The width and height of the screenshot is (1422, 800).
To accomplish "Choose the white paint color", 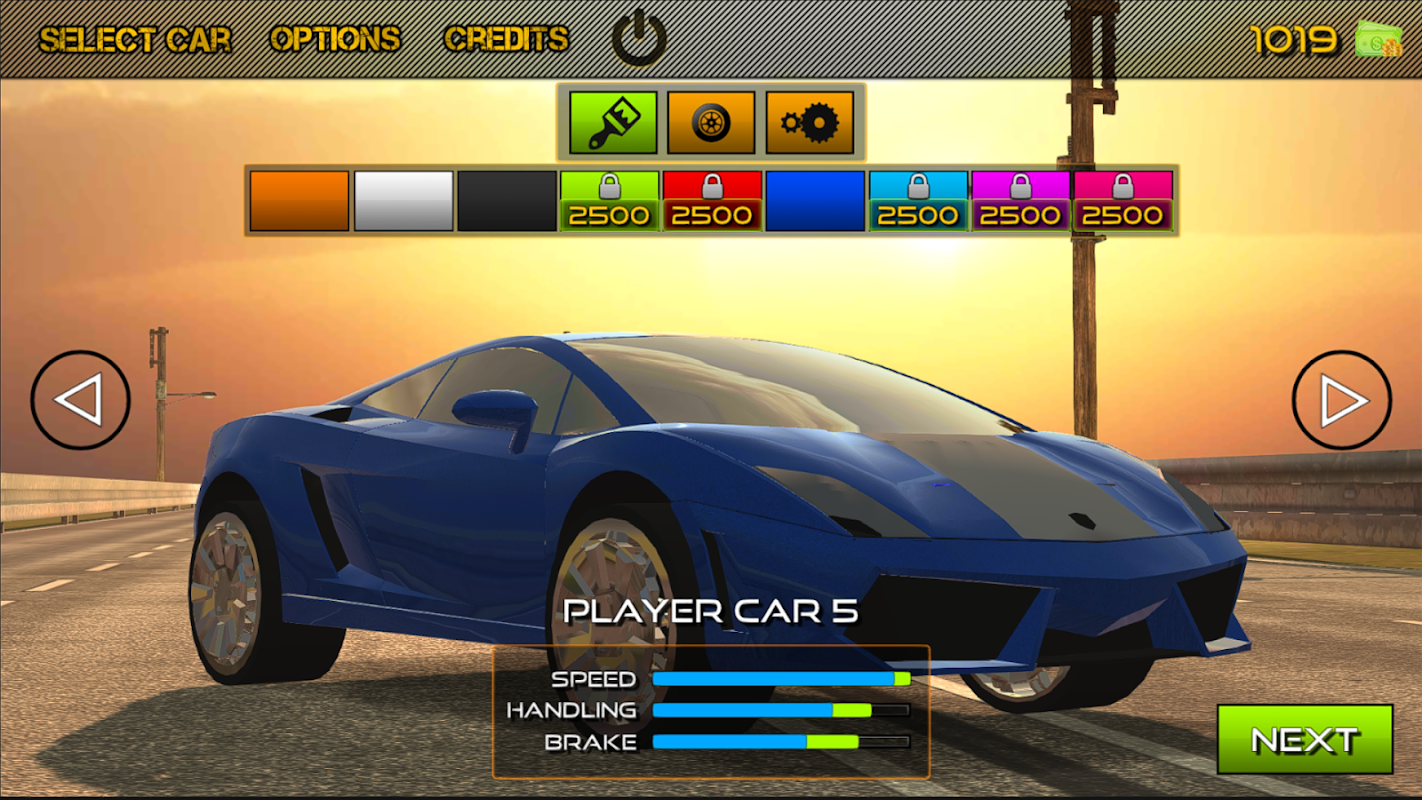I will [403, 201].
